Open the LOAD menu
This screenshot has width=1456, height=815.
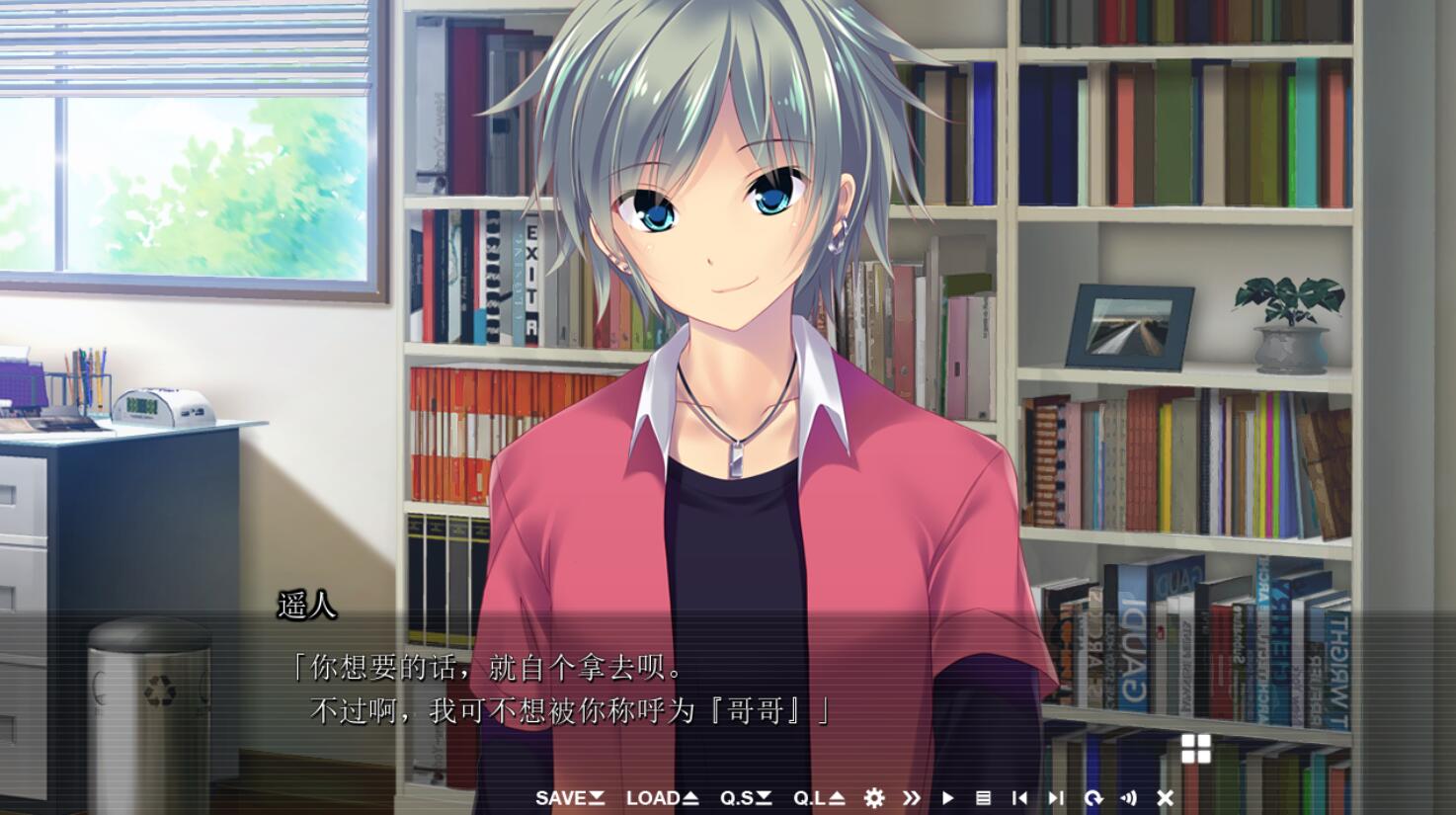coord(662,798)
